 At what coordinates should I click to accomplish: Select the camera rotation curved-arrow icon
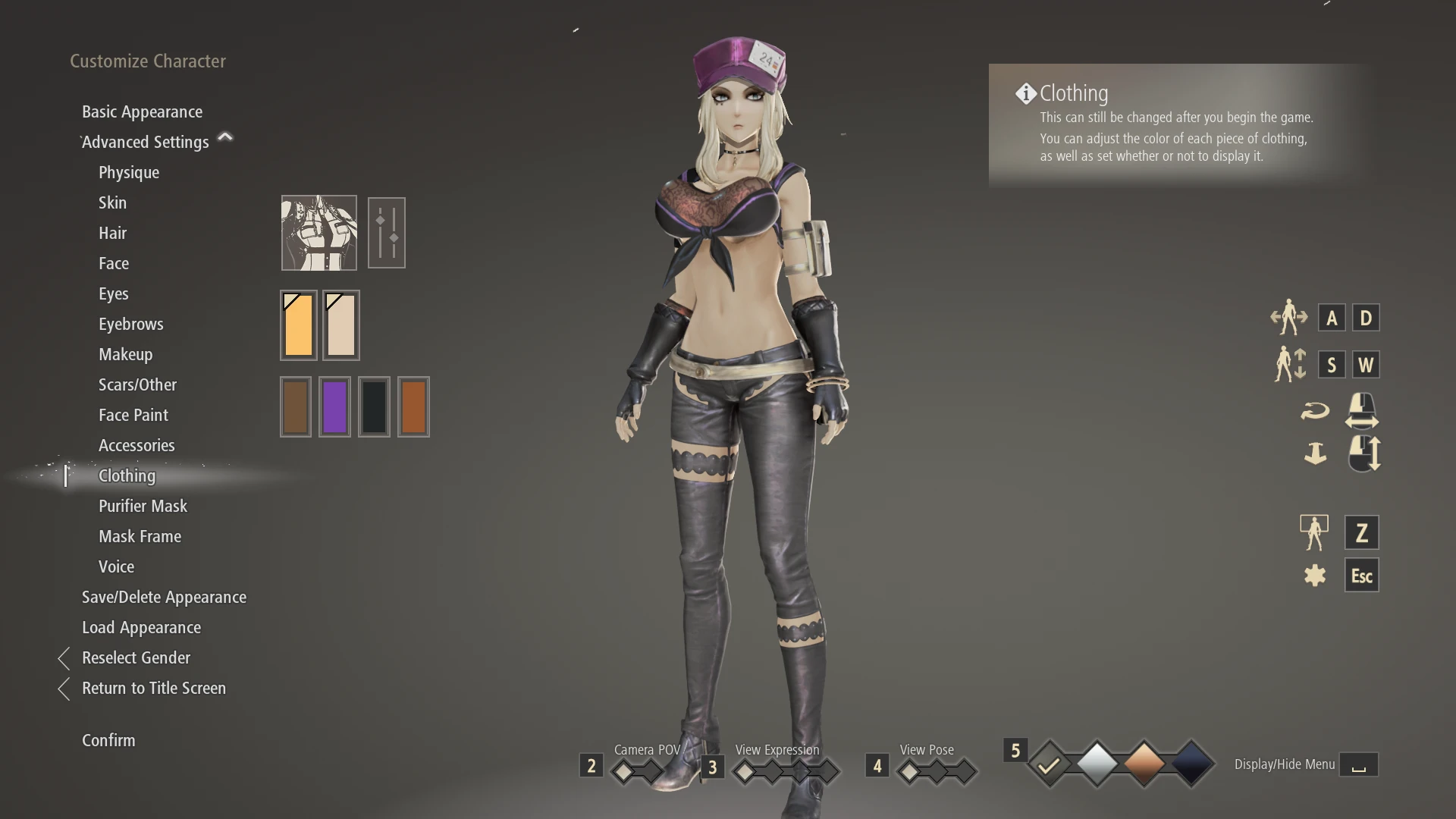(x=1316, y=410)
